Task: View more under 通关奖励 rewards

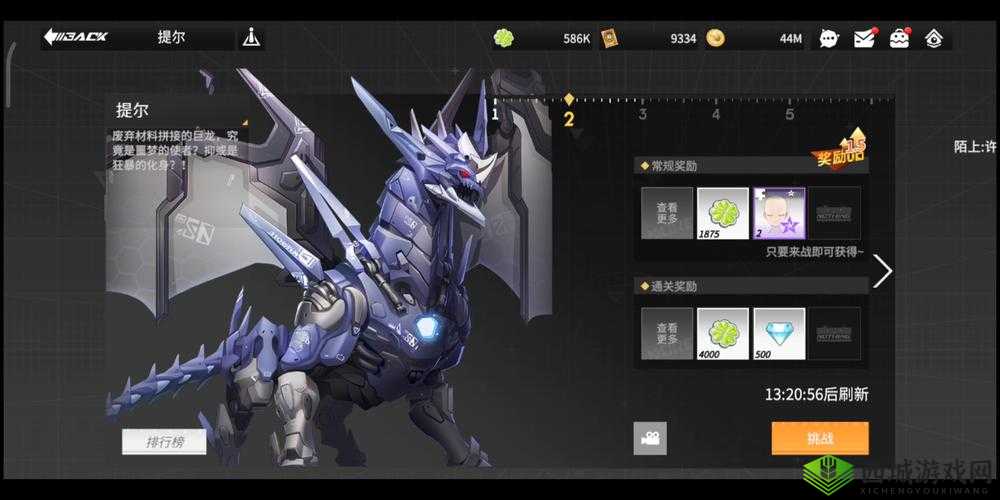Action: (x=667, y=333)
